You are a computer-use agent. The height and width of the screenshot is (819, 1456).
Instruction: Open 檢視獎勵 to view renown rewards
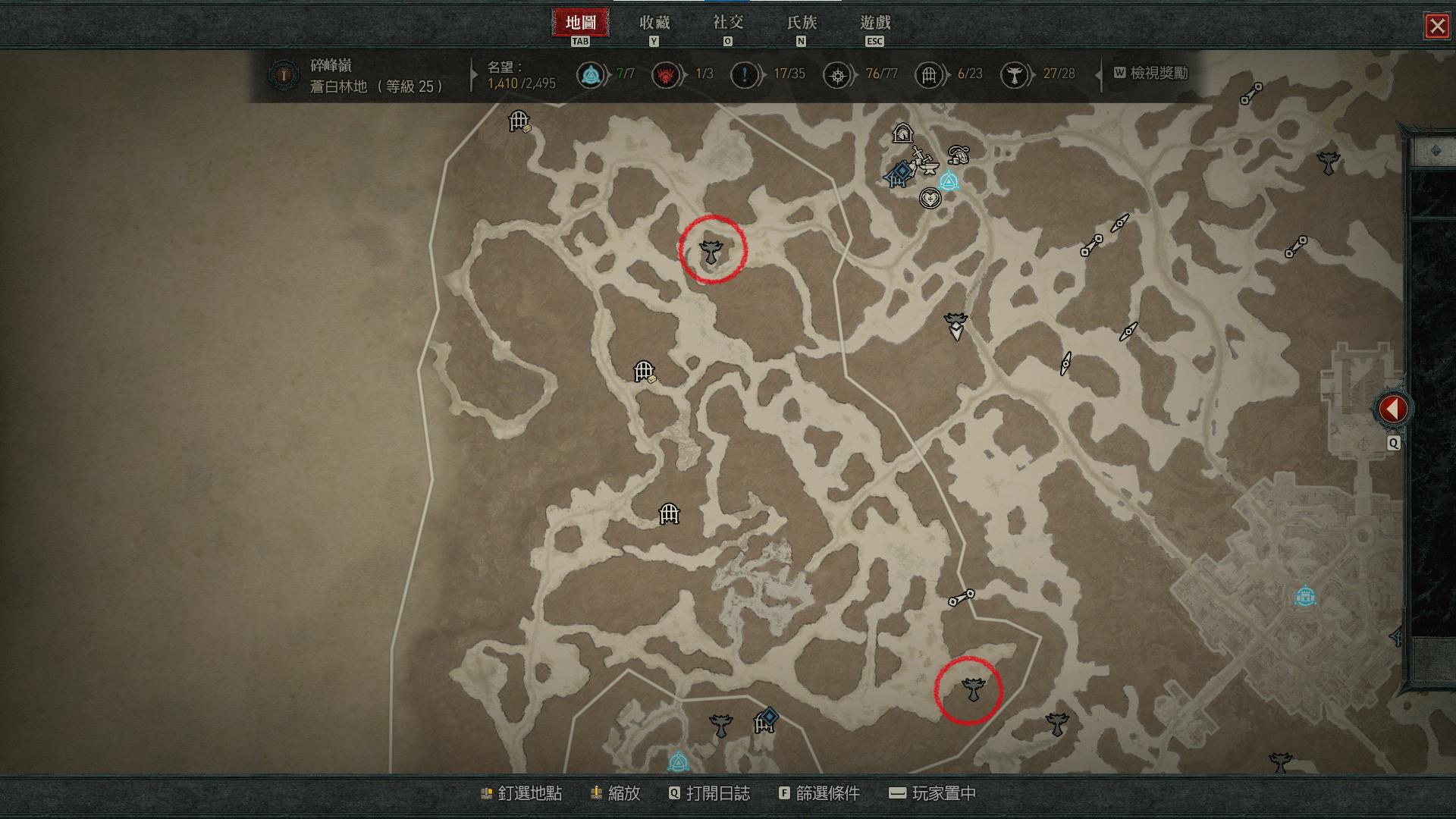coord(1150,74)
